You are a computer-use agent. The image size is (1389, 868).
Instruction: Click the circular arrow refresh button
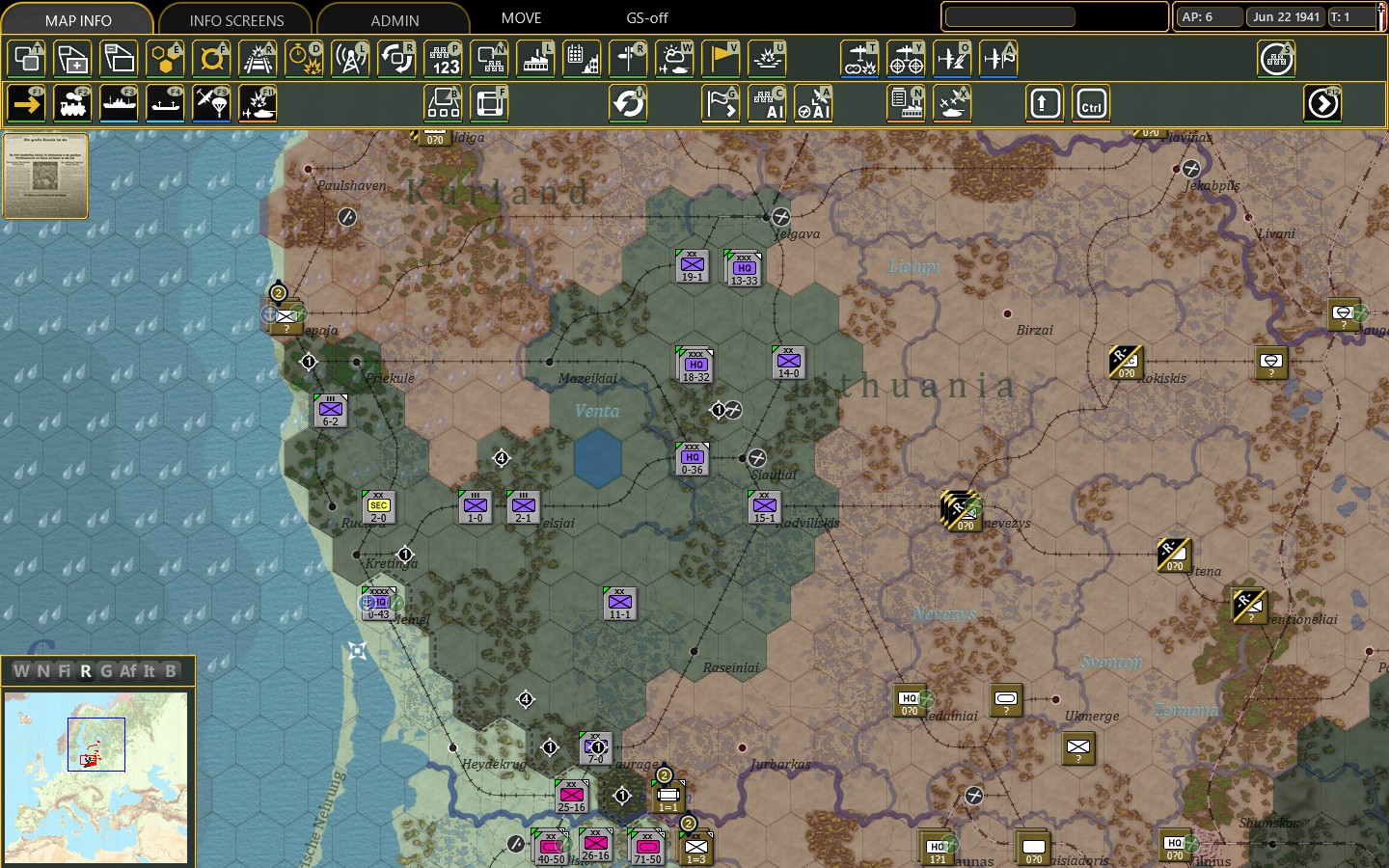[629, 103]
